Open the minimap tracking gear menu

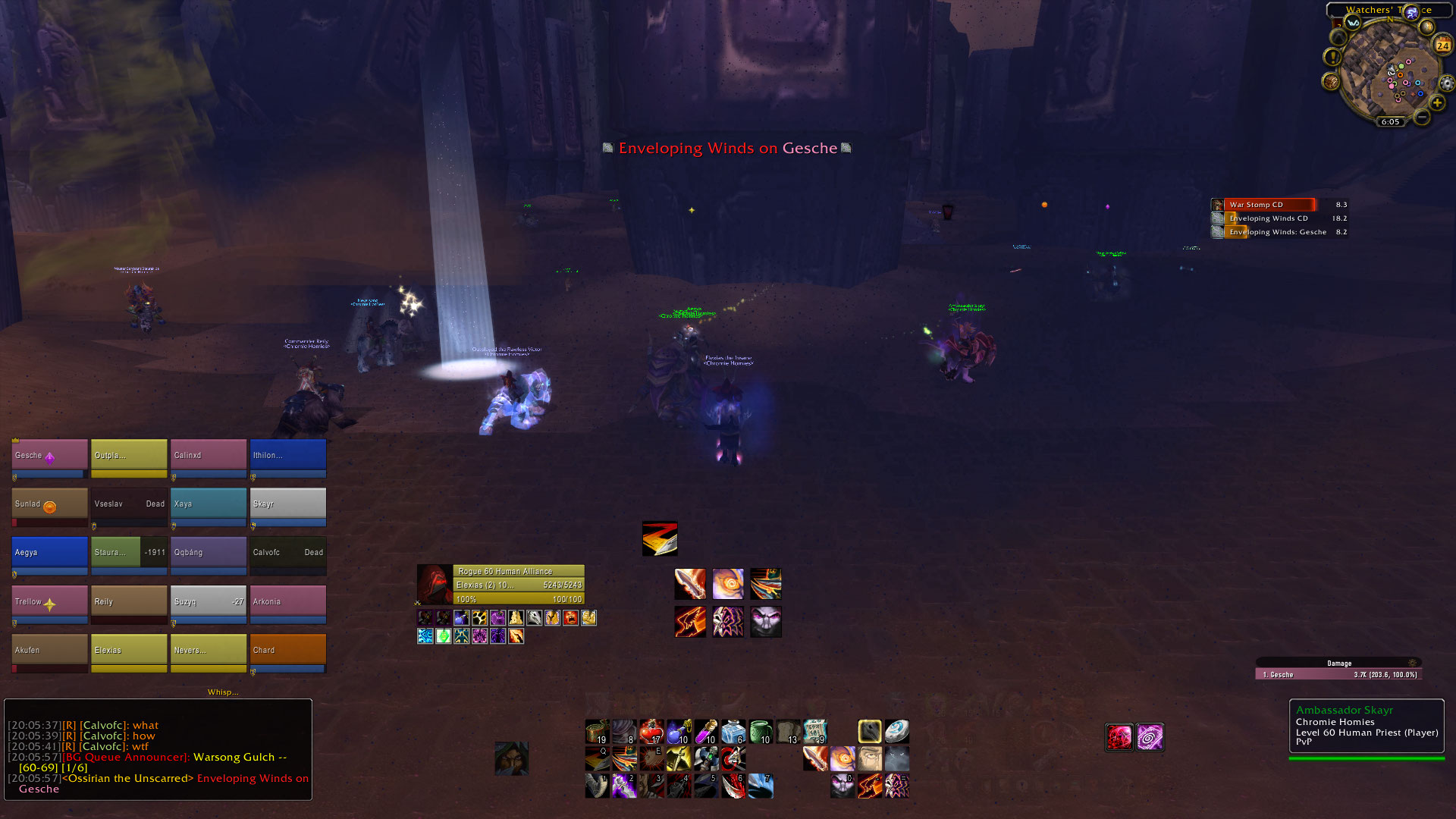(1446, 83)
